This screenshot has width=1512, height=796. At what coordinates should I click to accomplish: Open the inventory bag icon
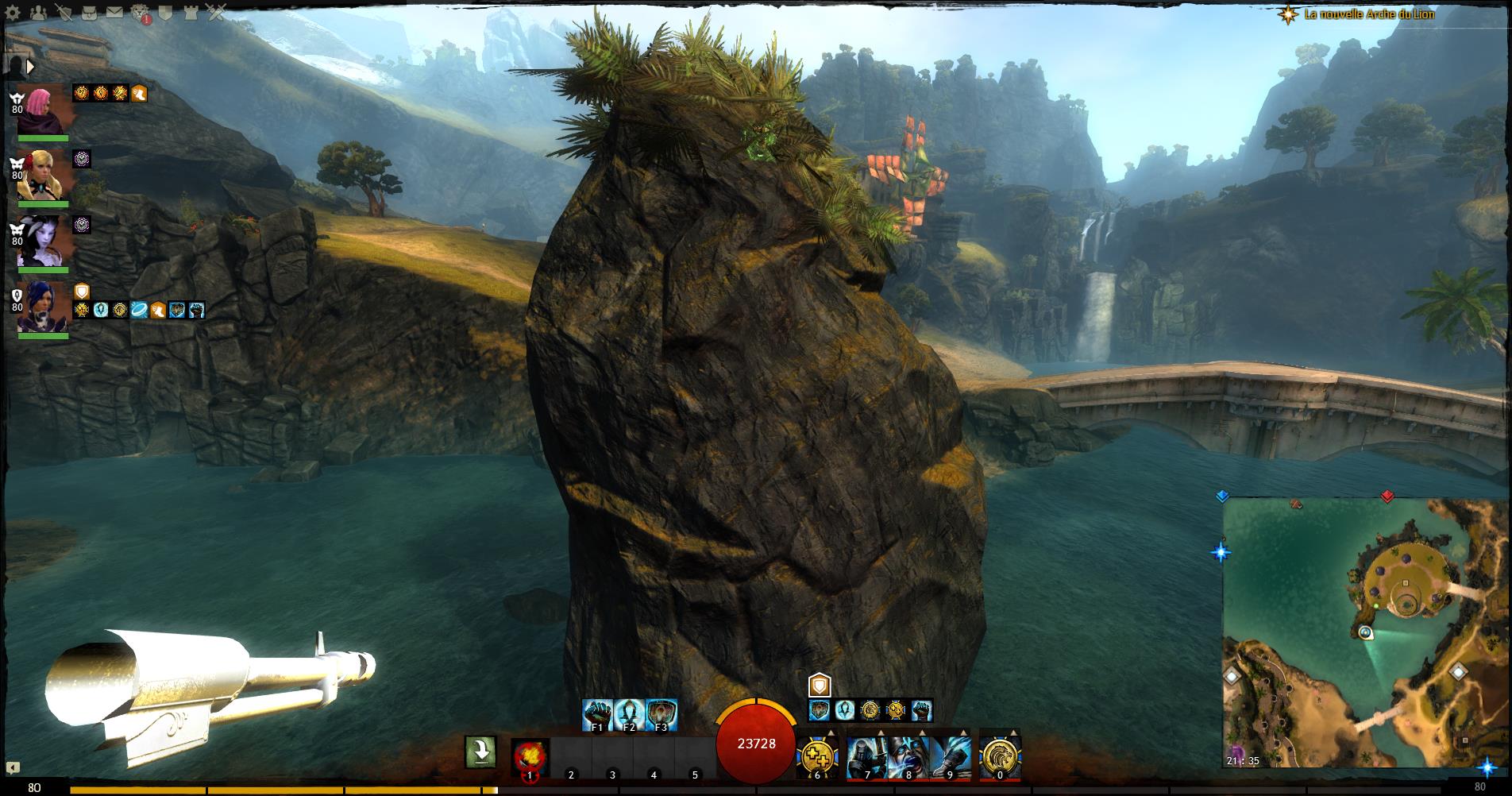(90, 13)
